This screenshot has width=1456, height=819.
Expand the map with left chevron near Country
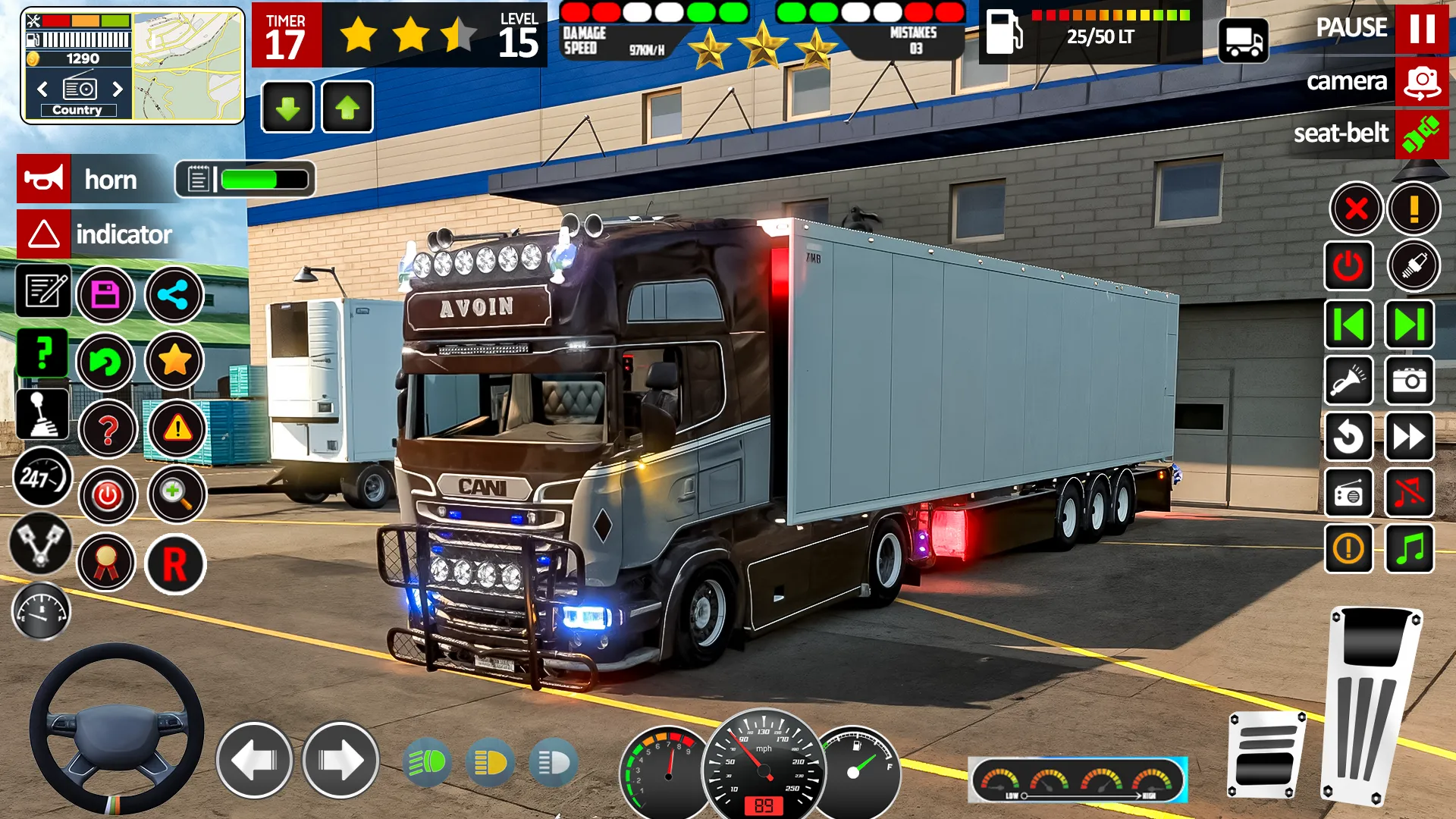click(x=42, y=89)
